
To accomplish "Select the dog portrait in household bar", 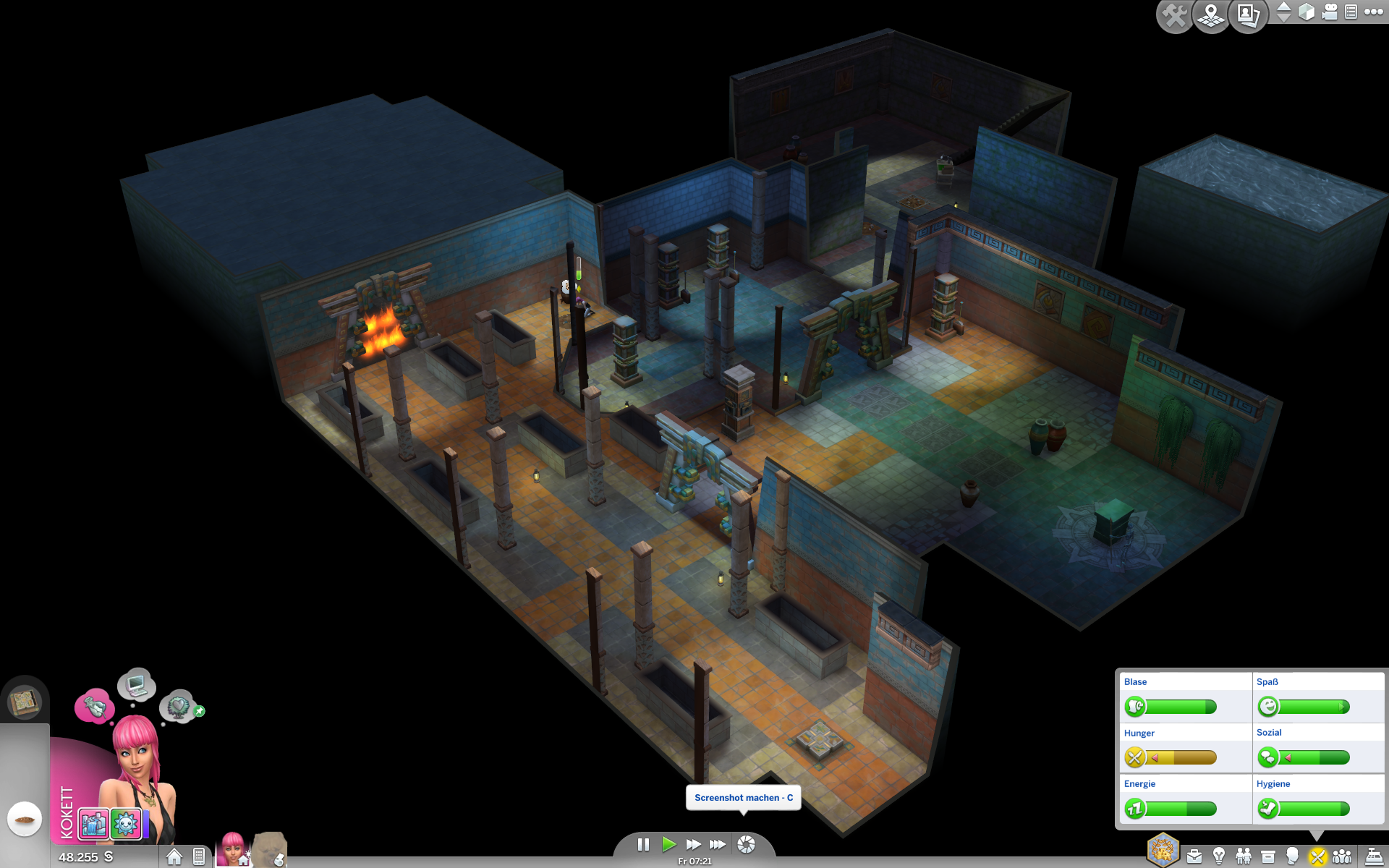I will click(x=269, y=850).
